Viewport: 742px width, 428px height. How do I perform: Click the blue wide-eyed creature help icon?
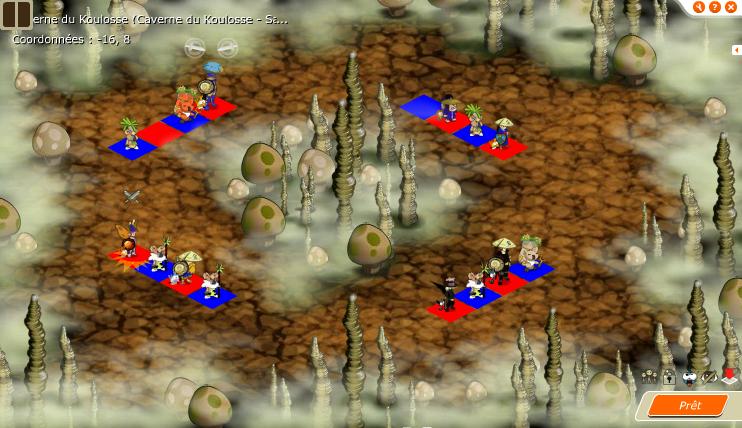689,377
